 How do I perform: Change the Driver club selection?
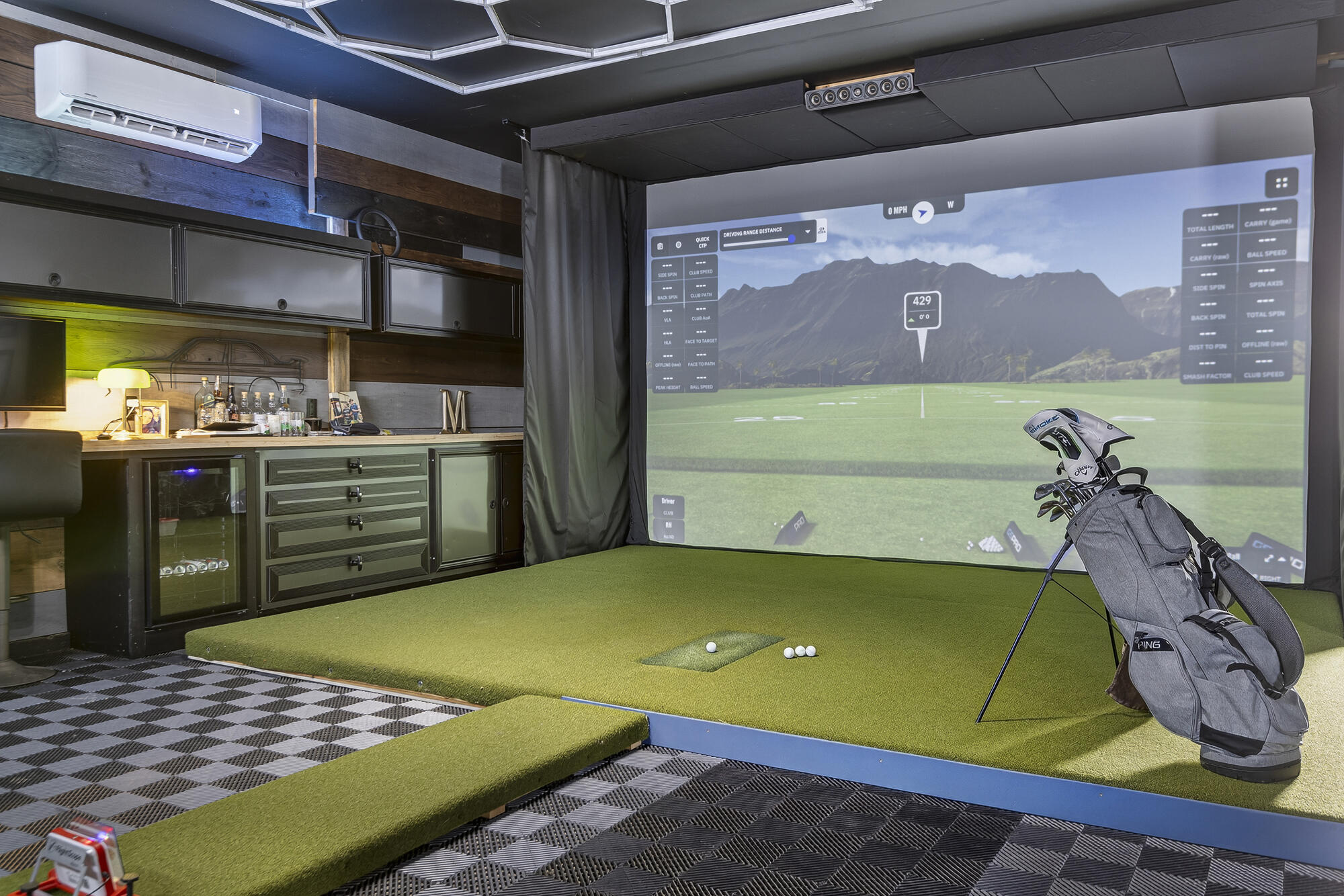click(x=668, y=506)
